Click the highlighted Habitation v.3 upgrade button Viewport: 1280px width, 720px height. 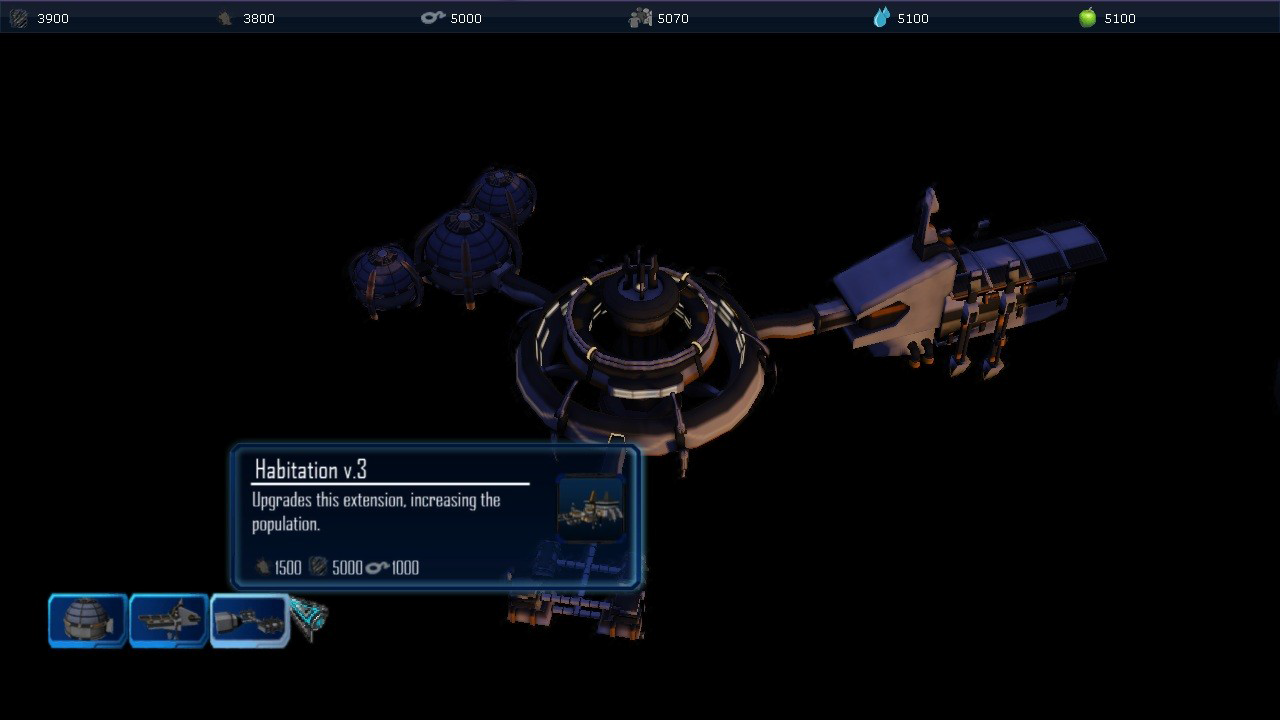tap(249, 620)
